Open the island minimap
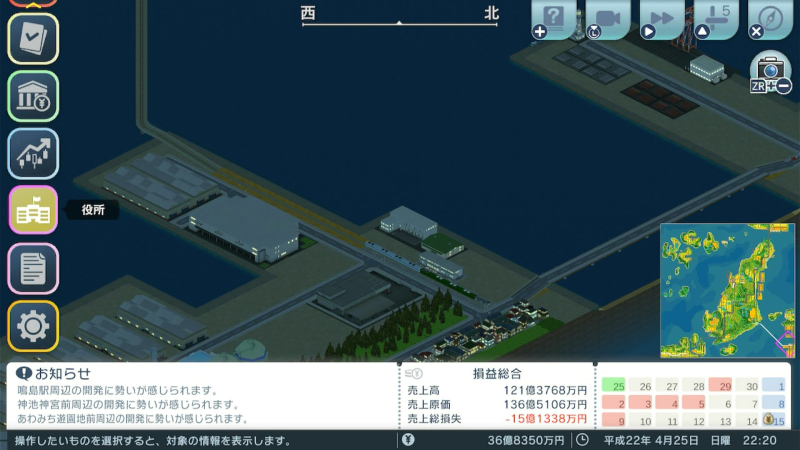The width and height of the screenshot is (800, 450). (x=727, y=290)
